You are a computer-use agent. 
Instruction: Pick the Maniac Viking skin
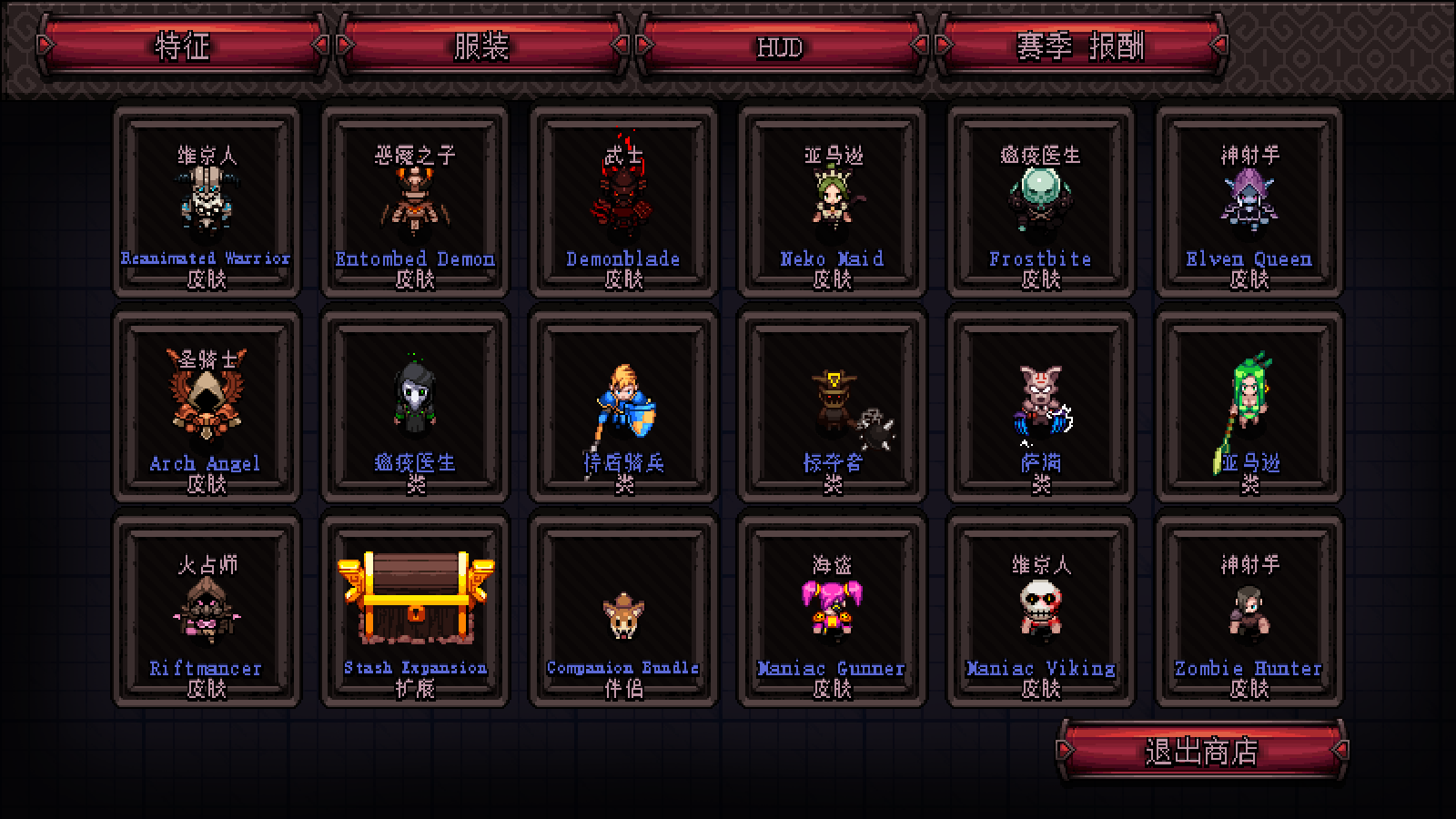click(1040, 612)
